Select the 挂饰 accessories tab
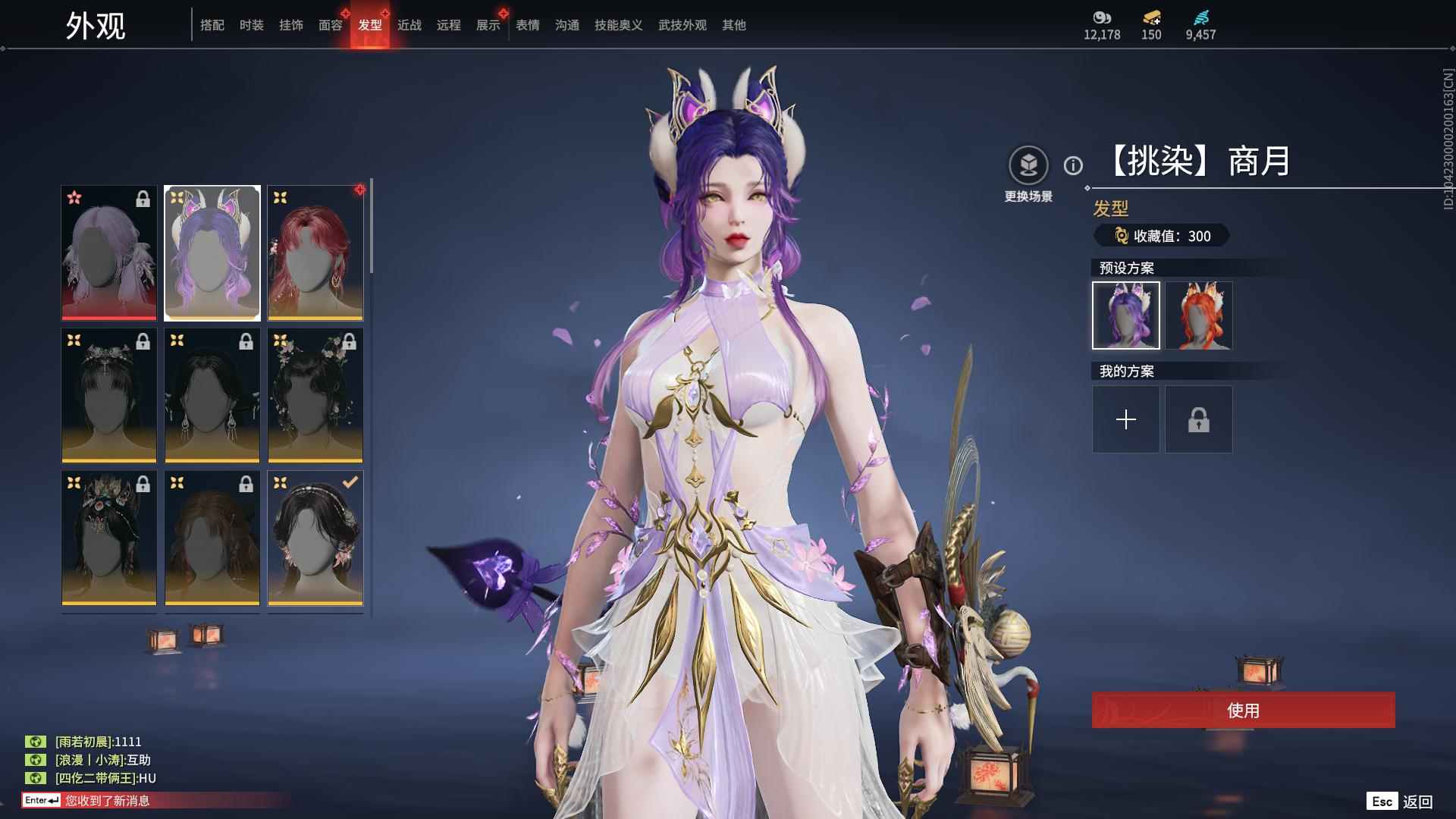The image size is (1456, 819). click(291, 25)
